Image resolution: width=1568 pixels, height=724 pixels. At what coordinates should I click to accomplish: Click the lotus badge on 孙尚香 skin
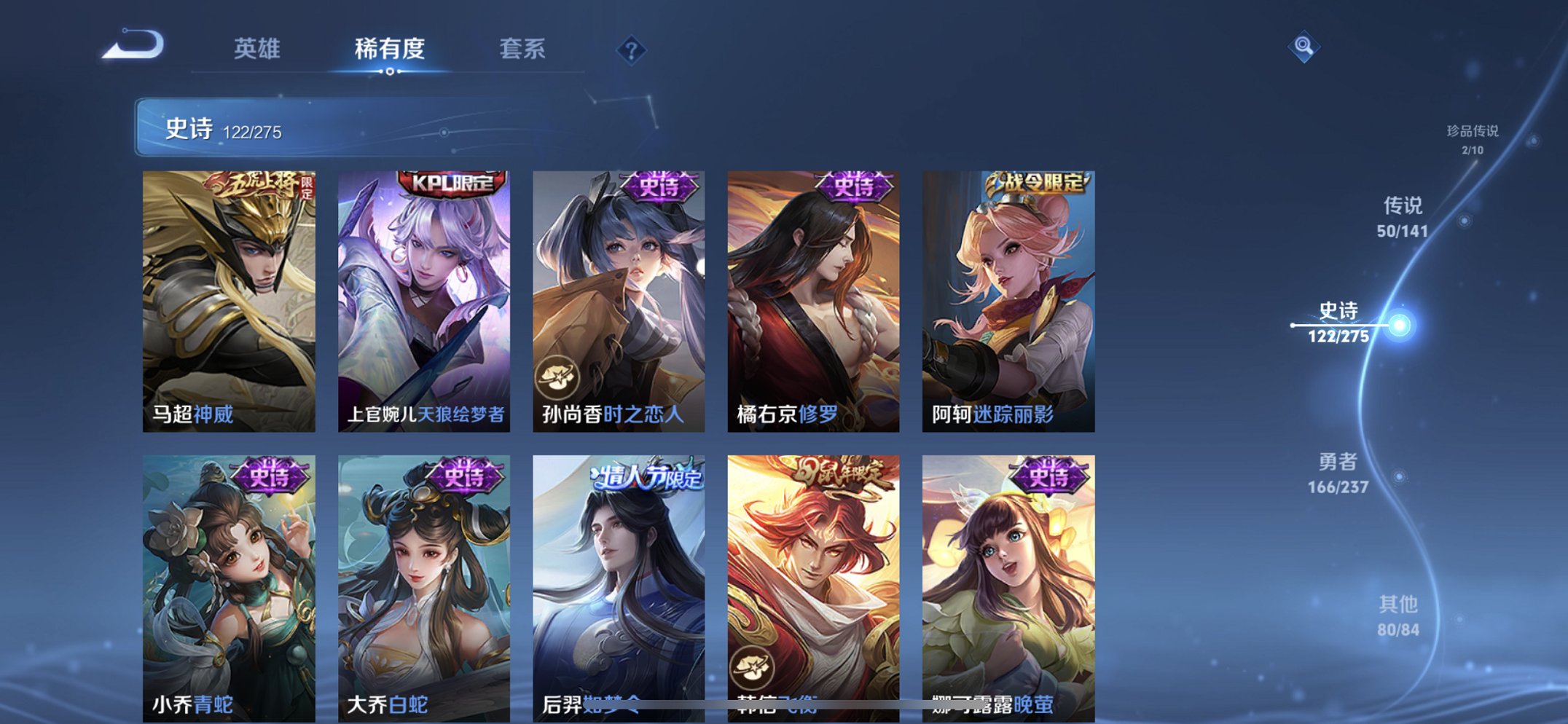pyautogui.click(x=558, y=376)
